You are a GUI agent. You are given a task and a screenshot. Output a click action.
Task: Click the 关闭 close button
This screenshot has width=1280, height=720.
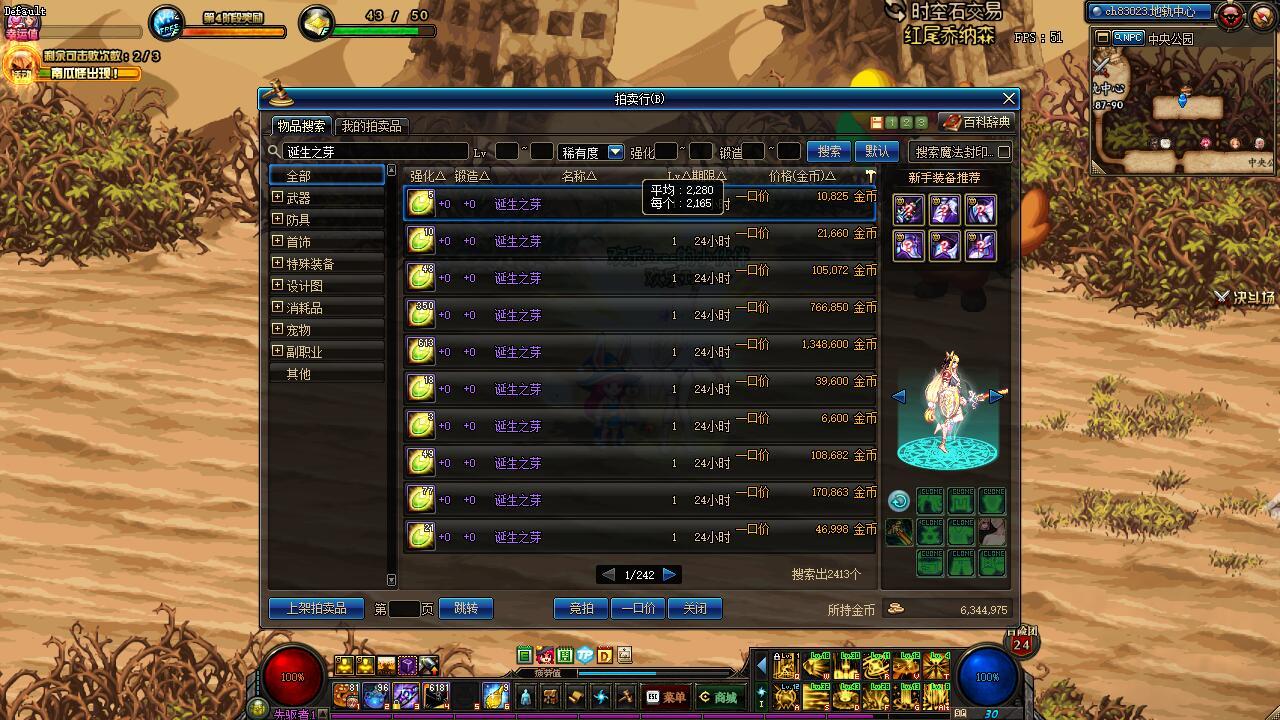[x=695, y=608]
